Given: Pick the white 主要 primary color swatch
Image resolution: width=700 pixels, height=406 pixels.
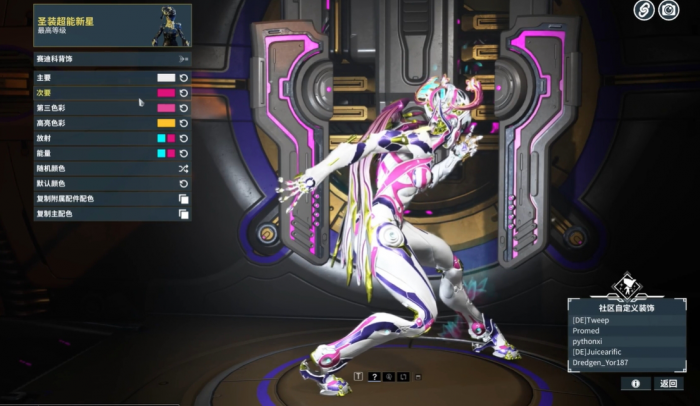Looking at the screenshot, I should (166, 77).
